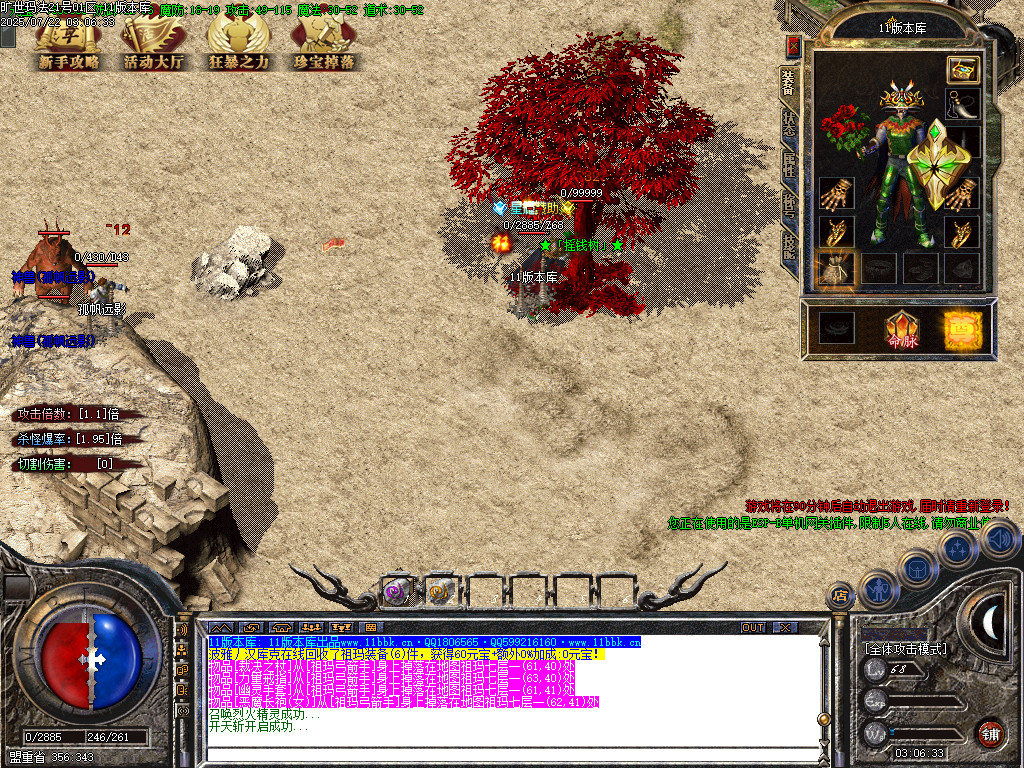Change the 全体攻击模式 attack mode
This screenshot has width=1024, height=768.
[904, 649]
